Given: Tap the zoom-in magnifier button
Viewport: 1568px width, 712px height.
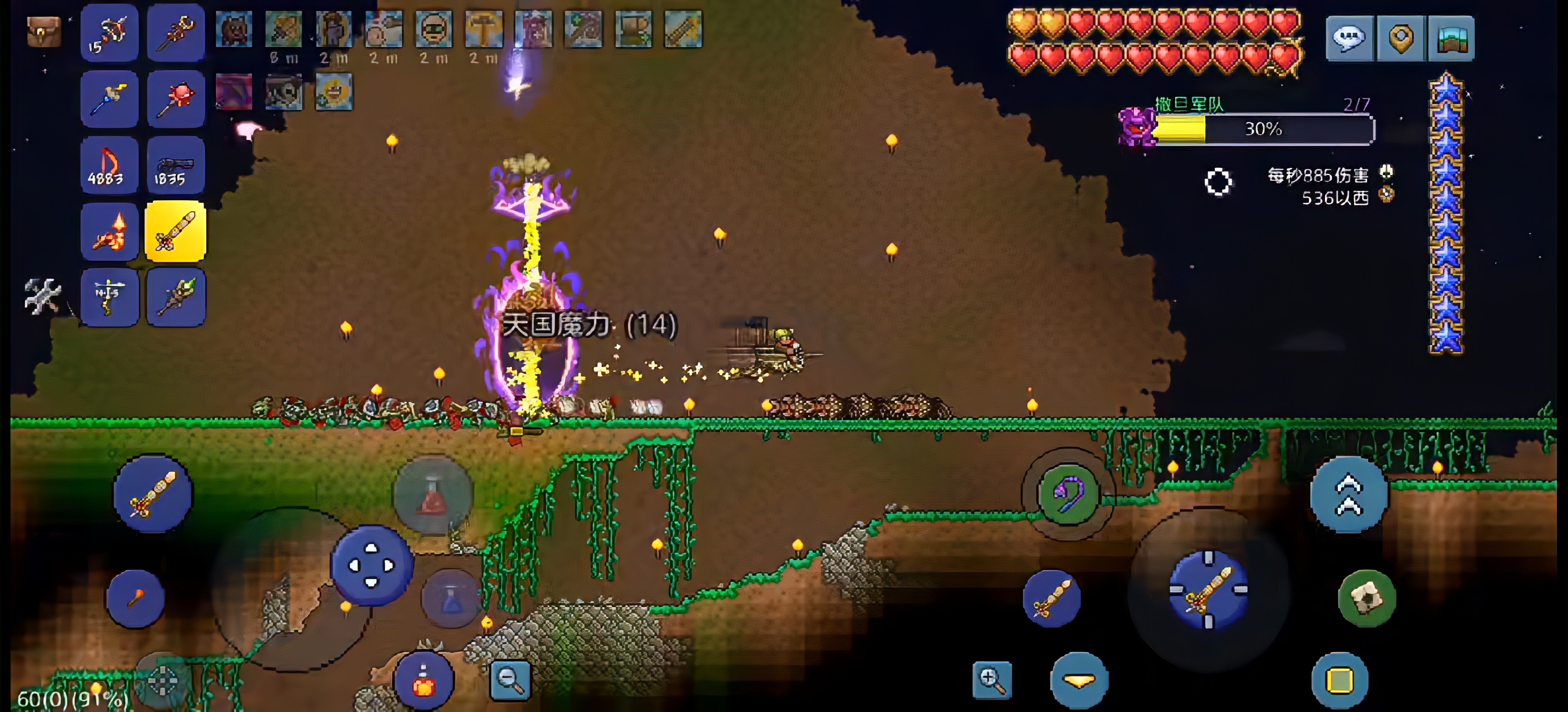Looking at the screenshot, I should pyautogui.click(x=991, y=679).
